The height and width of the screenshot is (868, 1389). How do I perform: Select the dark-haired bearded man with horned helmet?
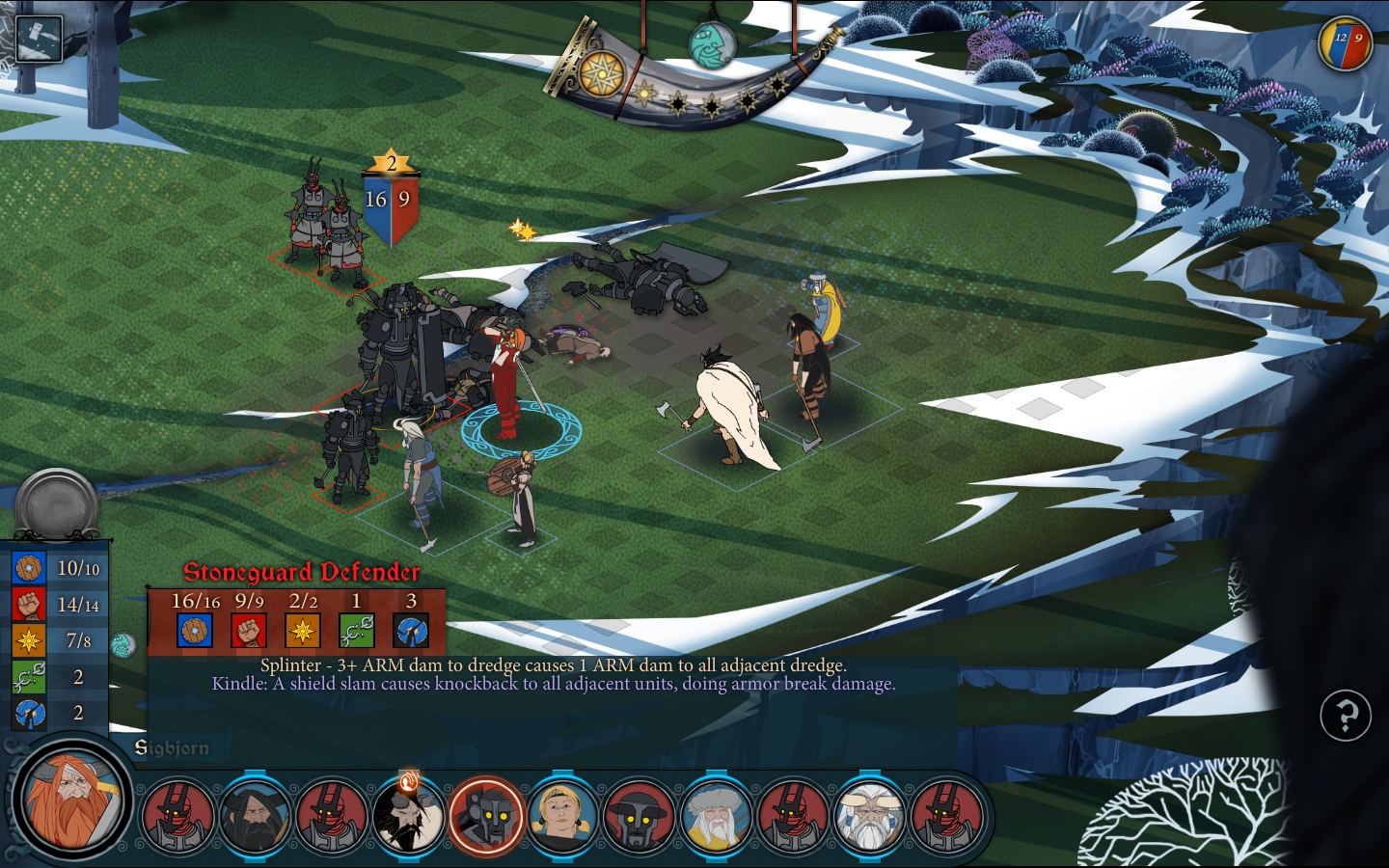pyautogui.click(x=255, y=816)
